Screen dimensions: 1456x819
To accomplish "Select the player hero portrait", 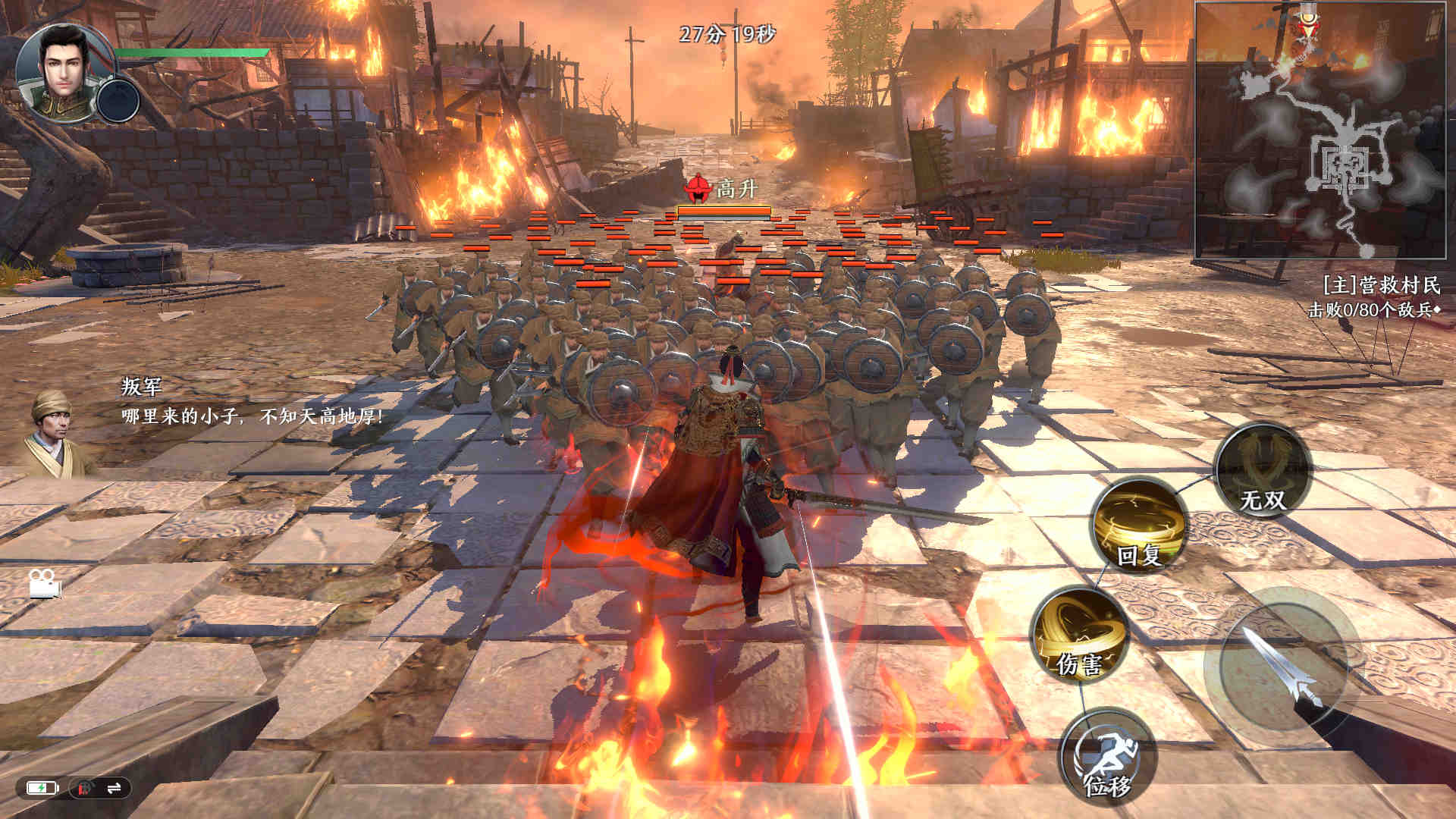I will pos(62,70).
